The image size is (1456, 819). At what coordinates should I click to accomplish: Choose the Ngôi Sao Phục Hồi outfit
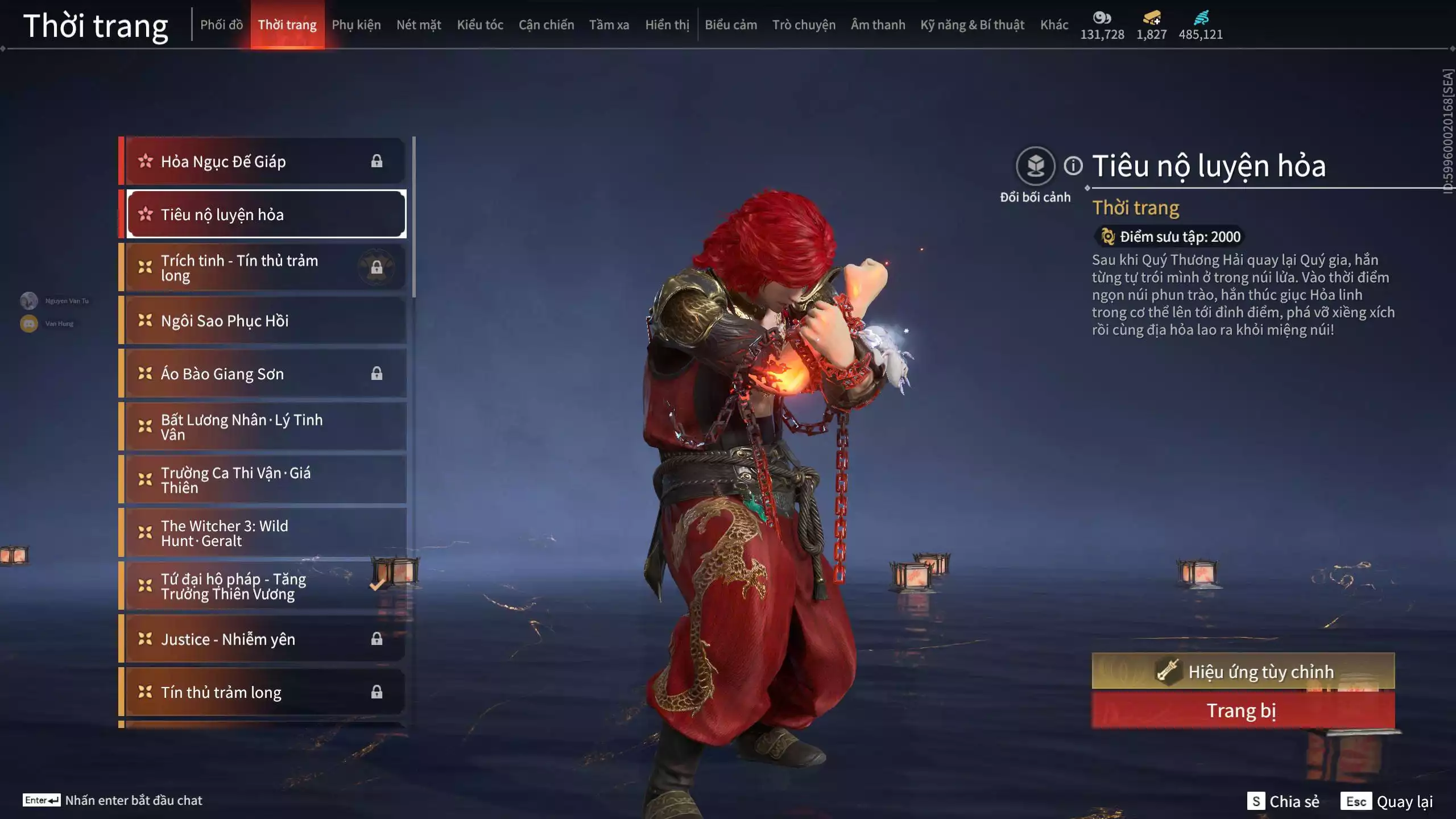click(x=264, y=321)
